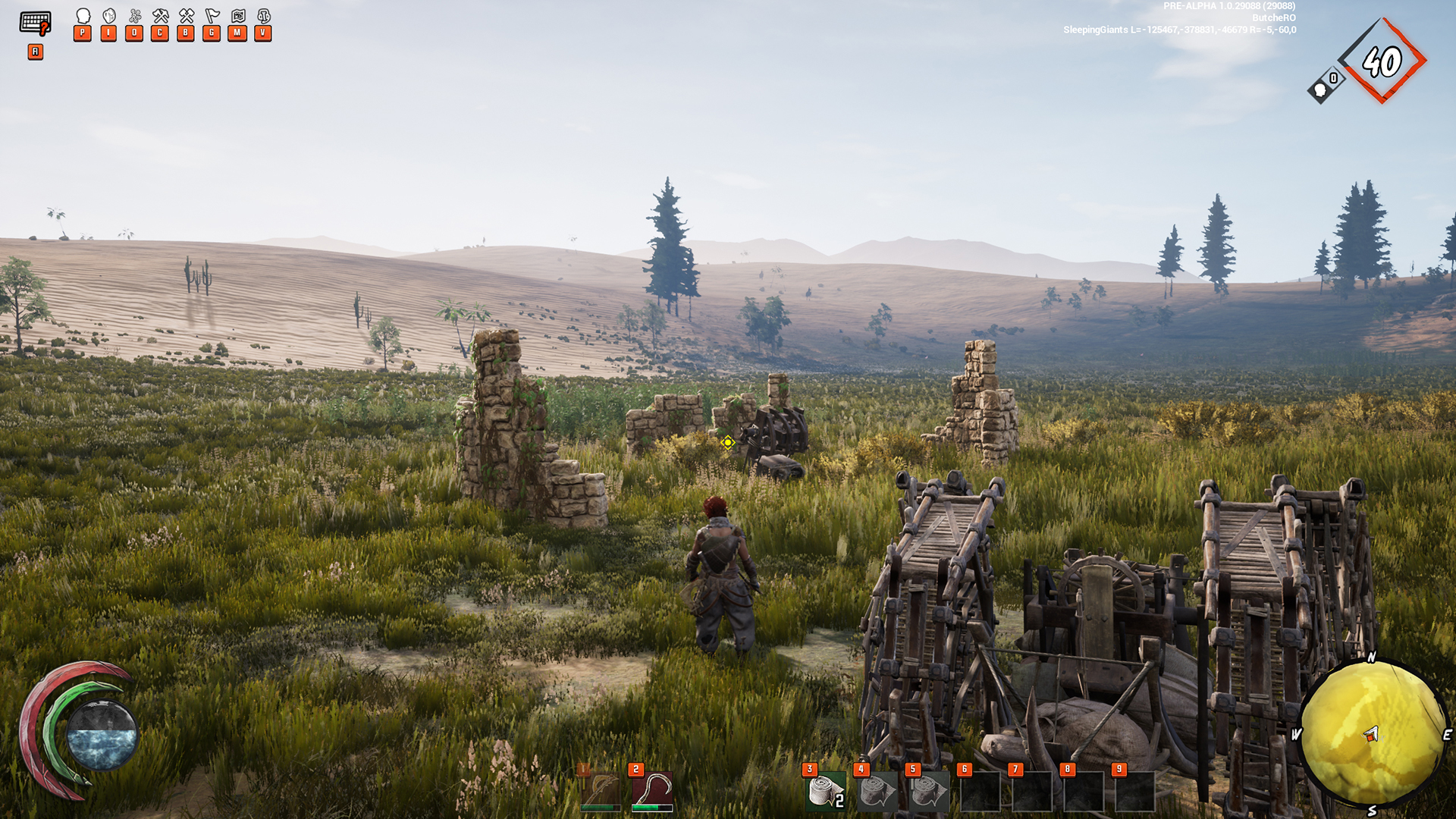
Task: Open the world map icon
Action: (238, 16)
